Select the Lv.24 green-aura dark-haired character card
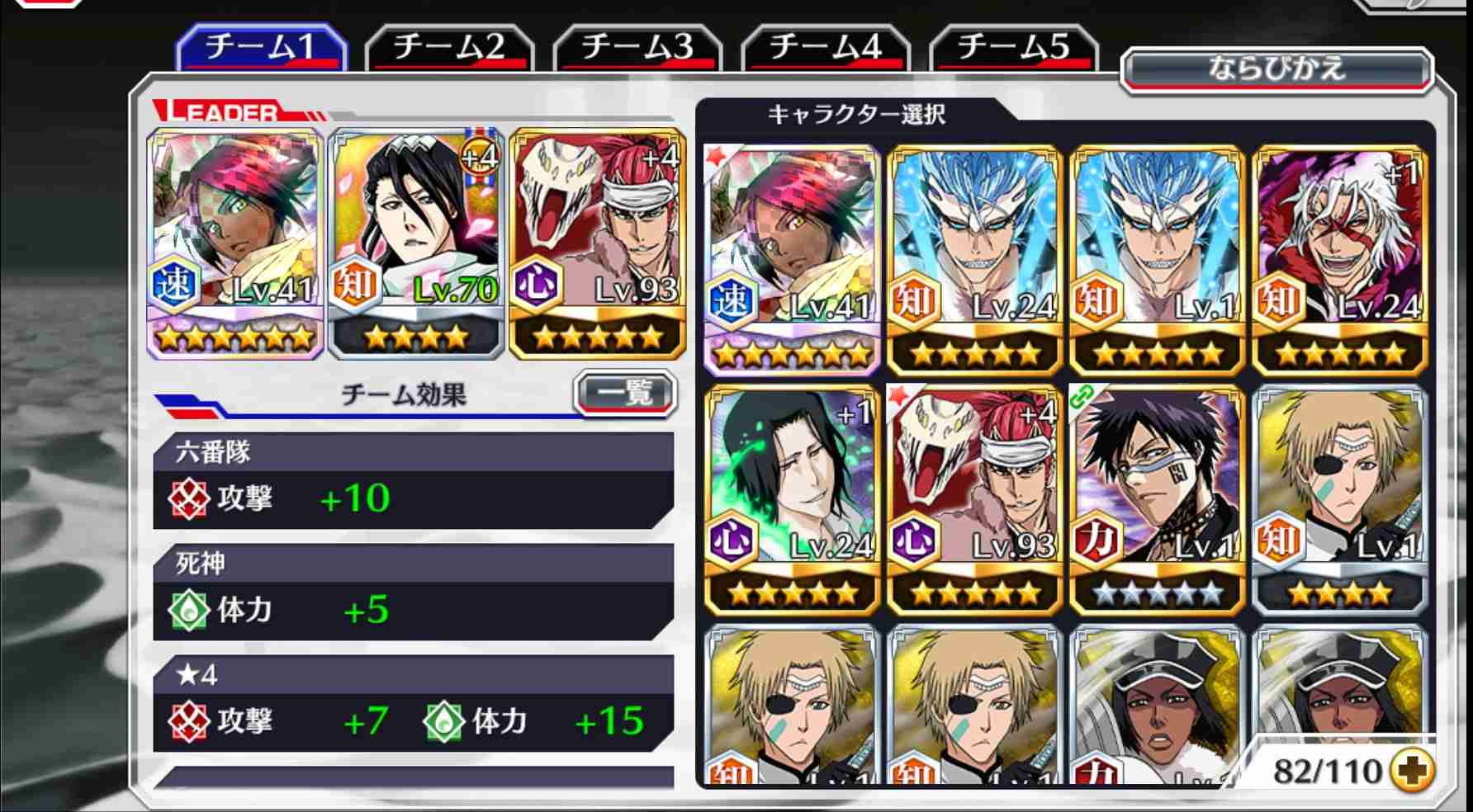Viewport: 1473px width, 812px height. click(792, 499)
